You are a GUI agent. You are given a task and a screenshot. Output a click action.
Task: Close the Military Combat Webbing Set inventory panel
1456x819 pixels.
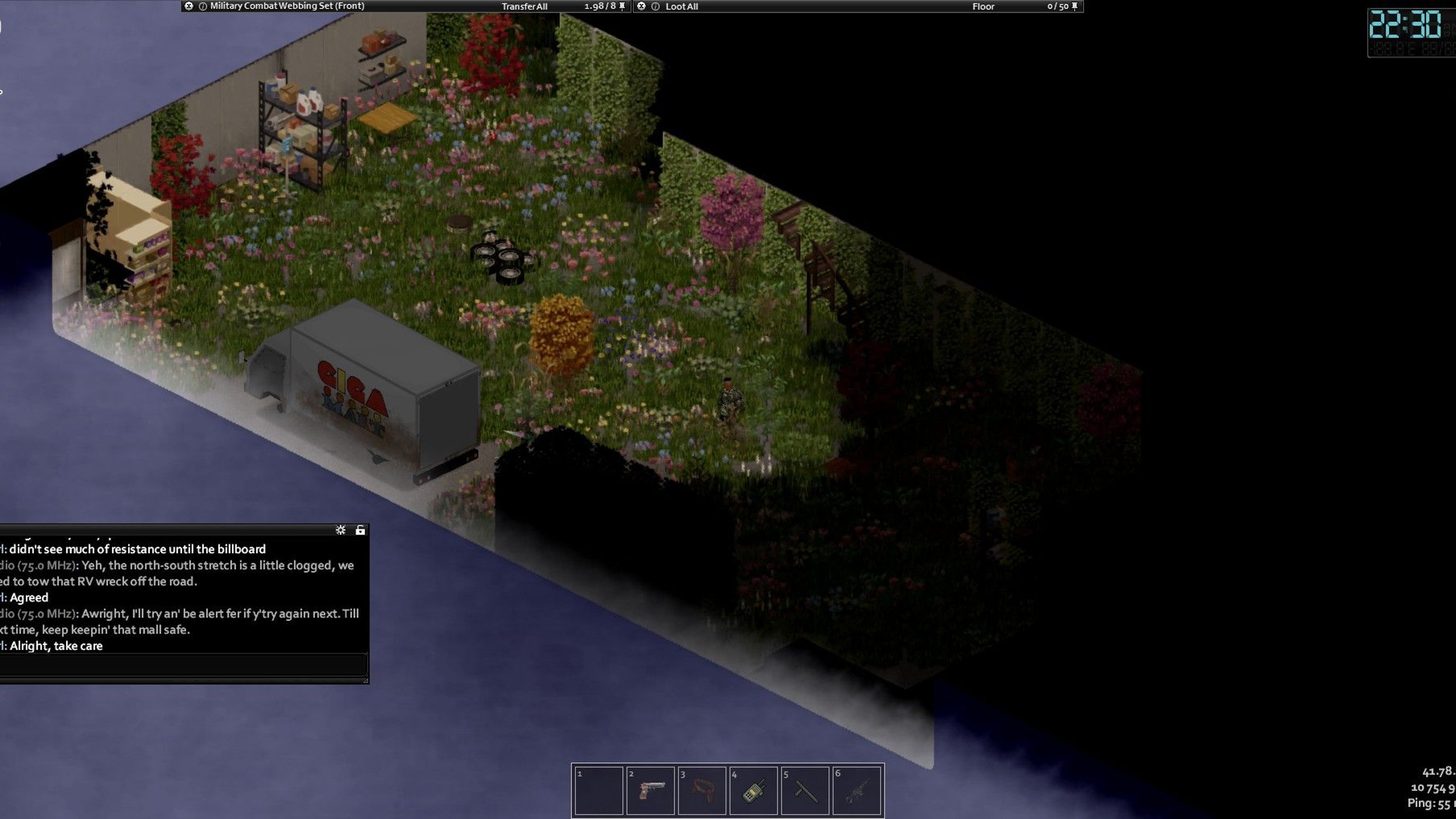tap(189, 6)
